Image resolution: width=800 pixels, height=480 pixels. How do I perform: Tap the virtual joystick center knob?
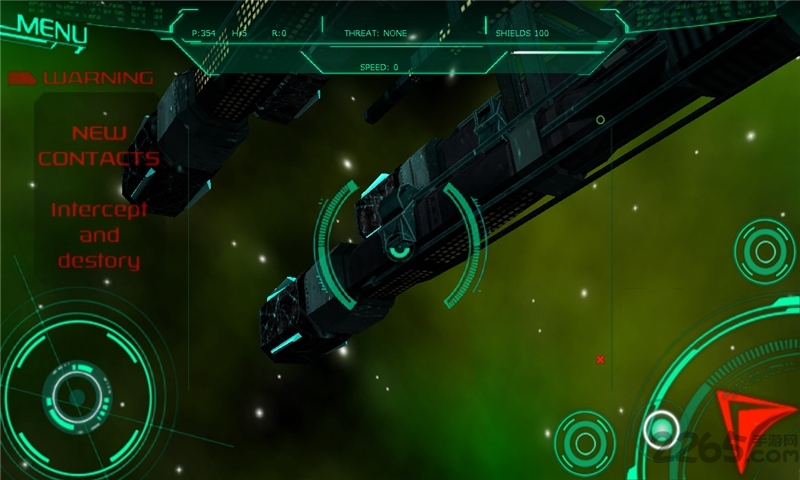click(x=76, y=396)
